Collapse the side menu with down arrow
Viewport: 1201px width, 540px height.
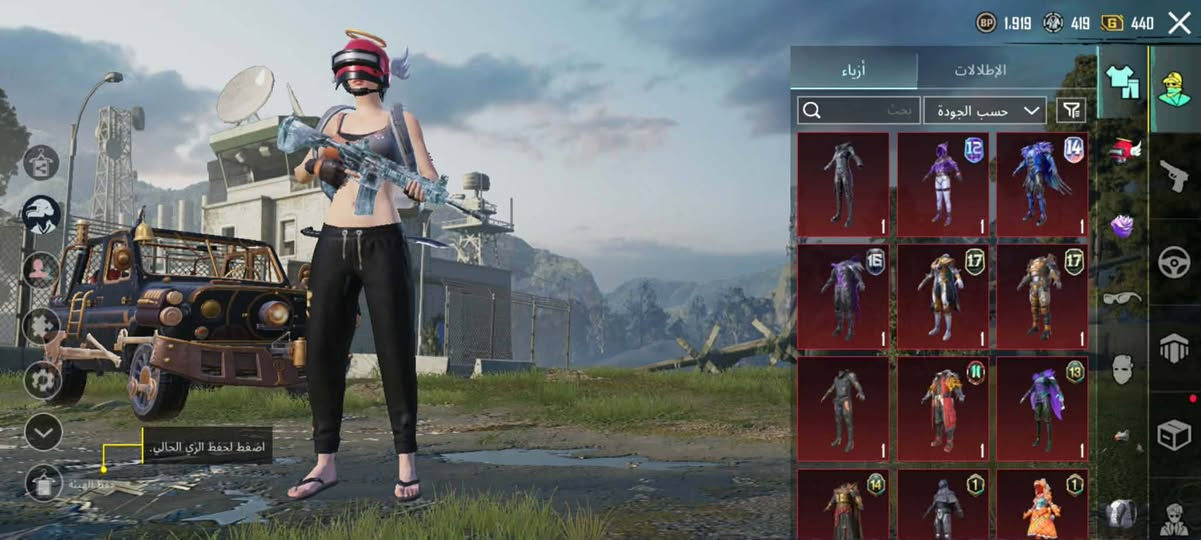click(x=43, y=432)
